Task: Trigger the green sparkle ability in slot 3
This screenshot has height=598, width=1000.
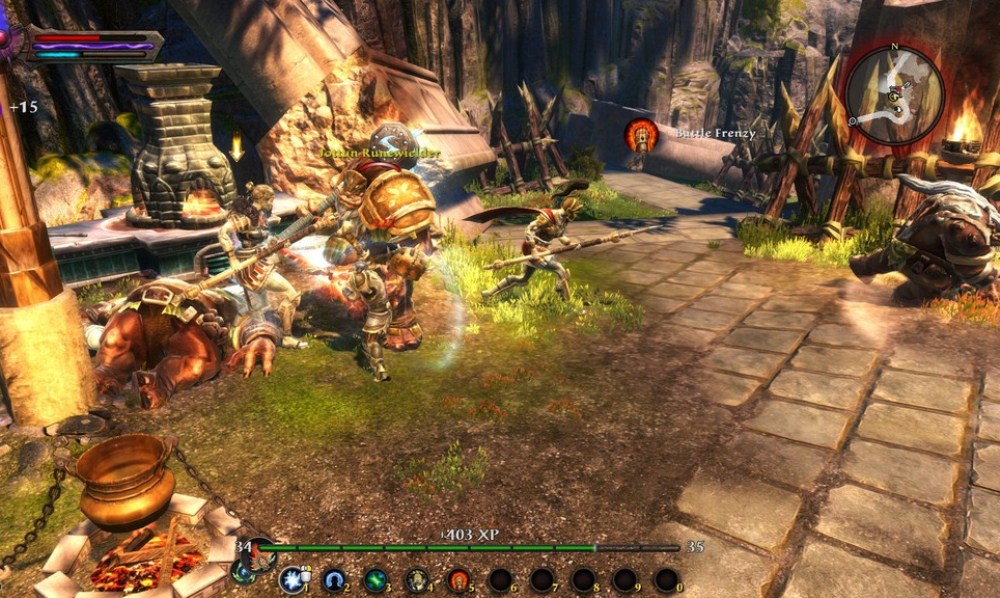Action: [375, 579]
